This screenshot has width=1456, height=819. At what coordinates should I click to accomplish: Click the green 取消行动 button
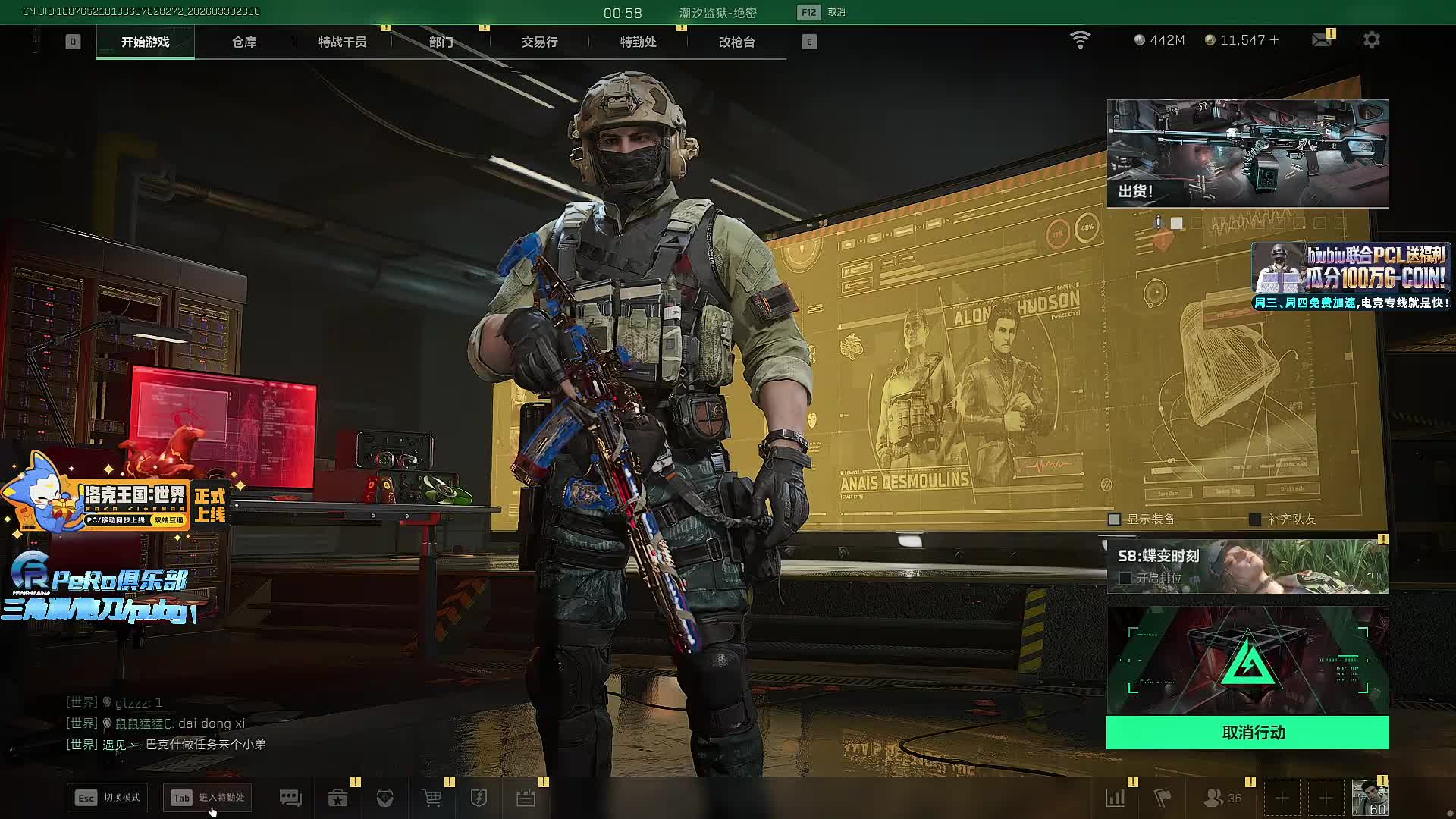click(1247, 733)
